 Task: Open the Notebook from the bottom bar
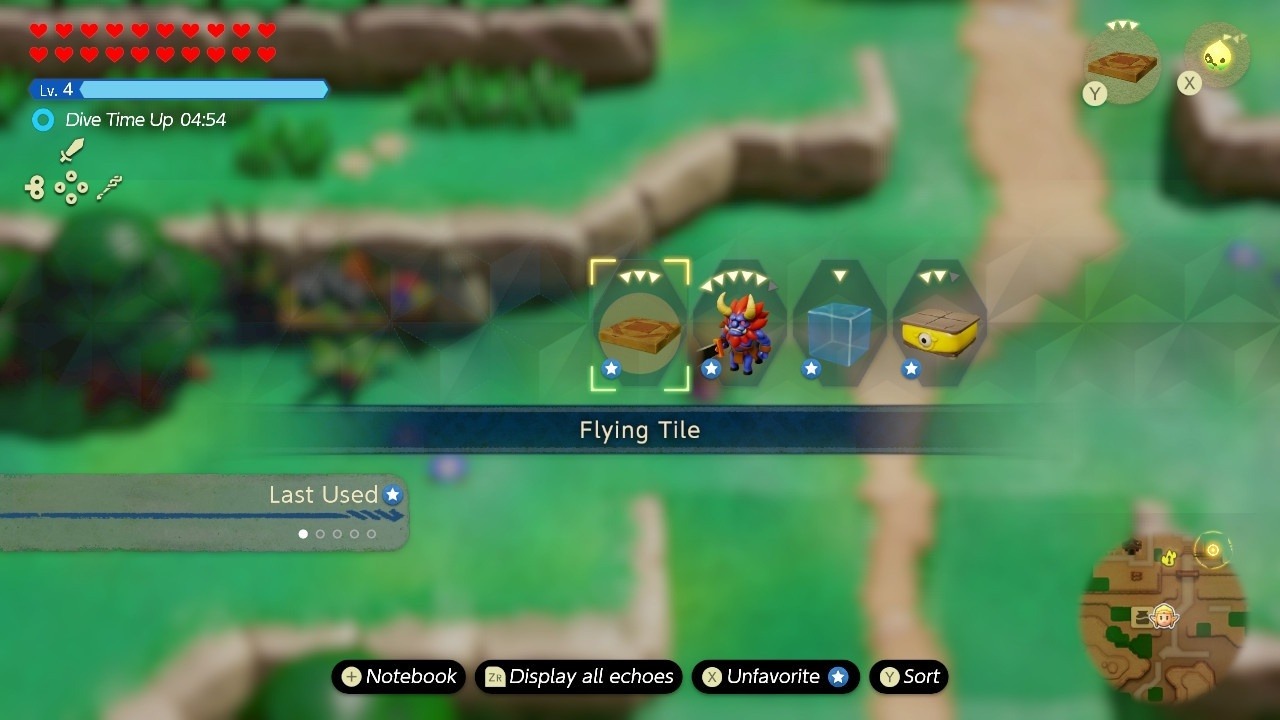click(398, 677)
